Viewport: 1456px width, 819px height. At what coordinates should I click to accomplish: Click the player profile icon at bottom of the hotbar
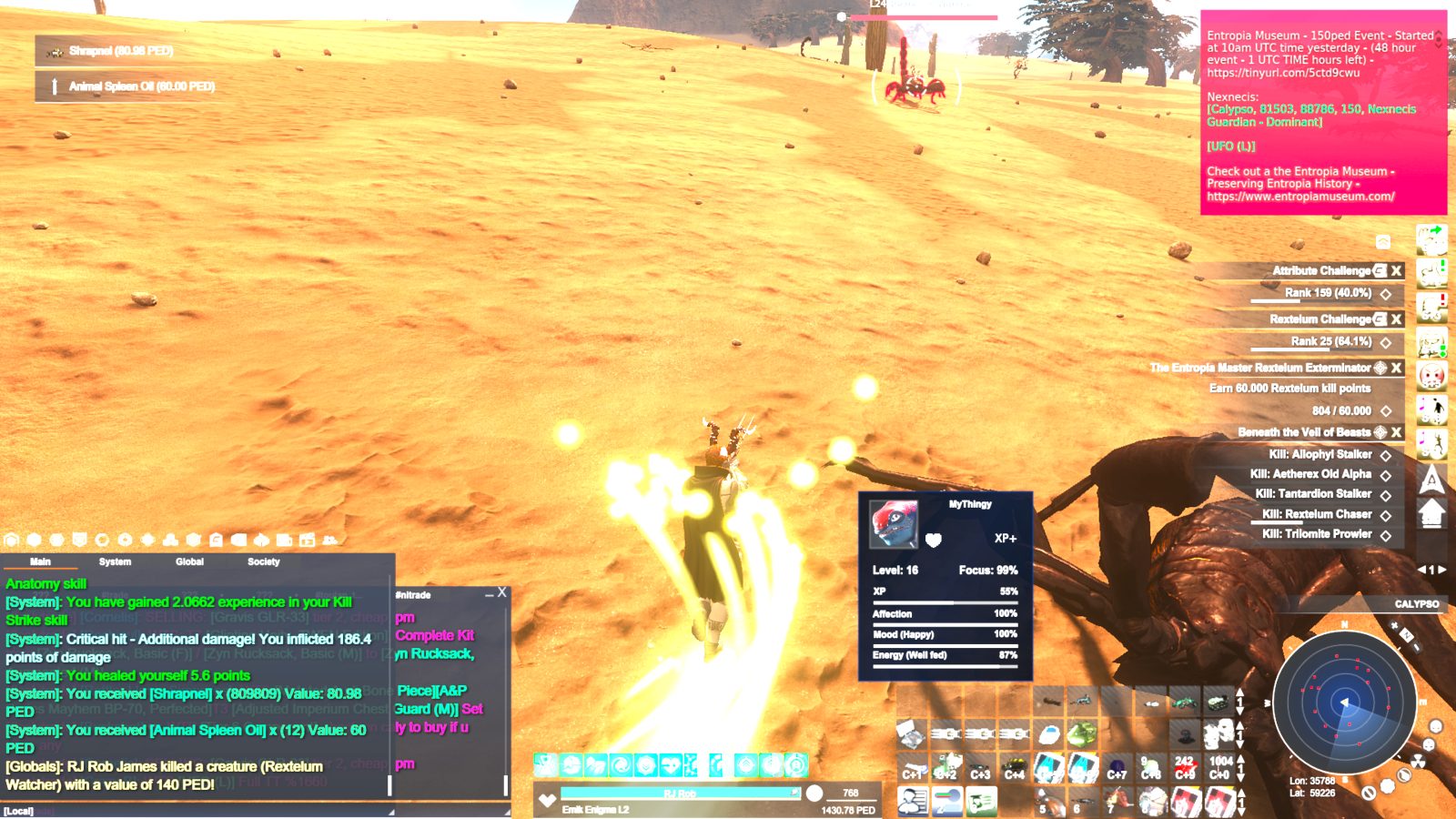[912, 799]
